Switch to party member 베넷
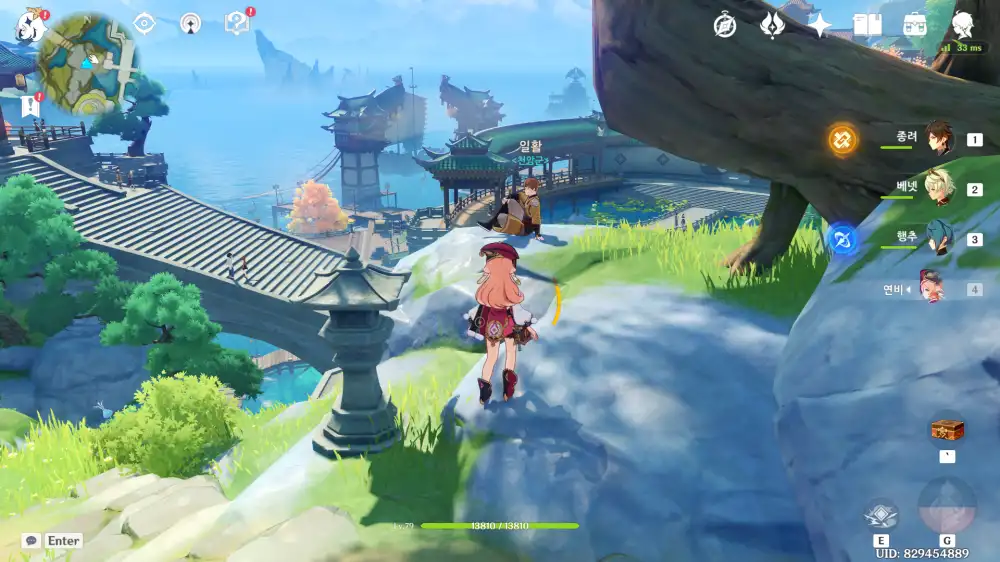1000x562 pixels. click(940, 189)
